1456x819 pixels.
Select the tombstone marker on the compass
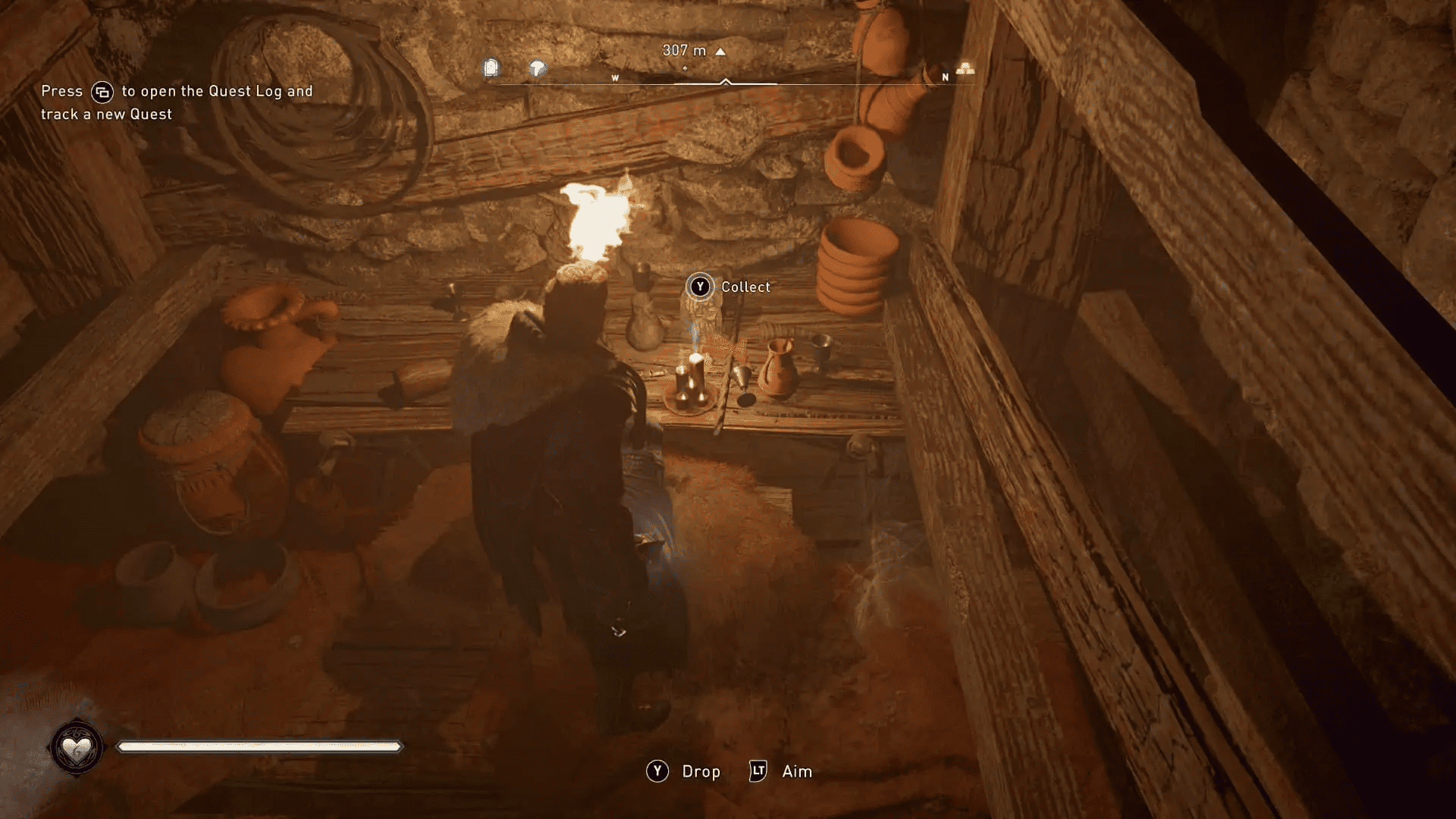click(491, 67)
